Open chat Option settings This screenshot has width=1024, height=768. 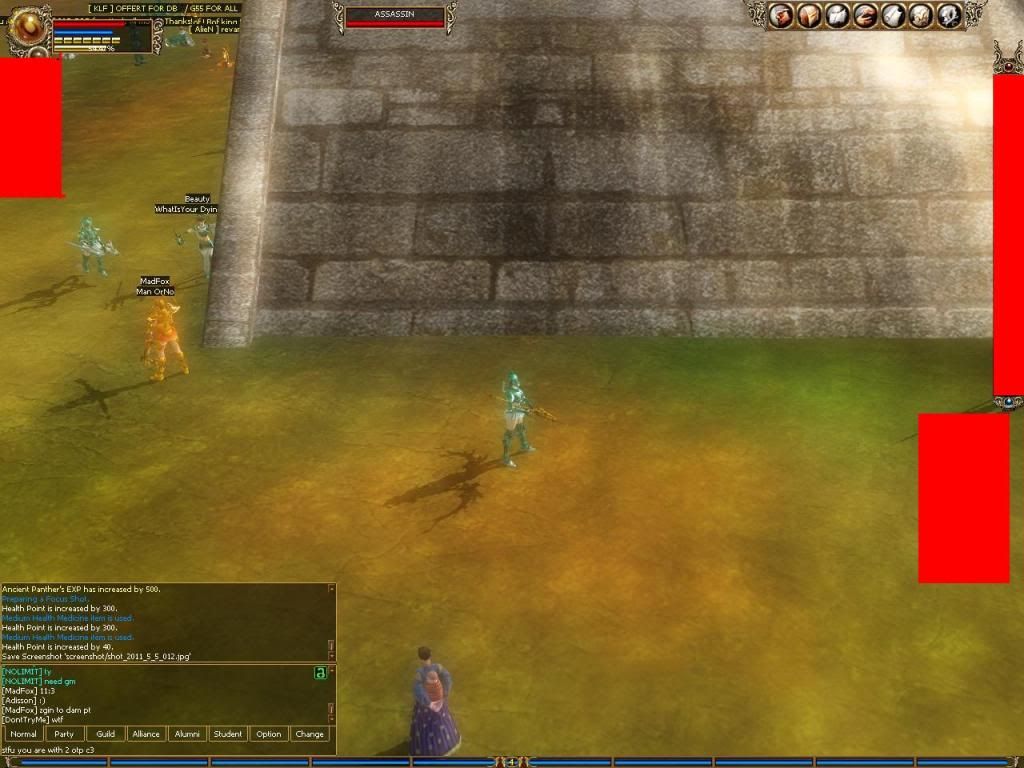tap(269, 734)
